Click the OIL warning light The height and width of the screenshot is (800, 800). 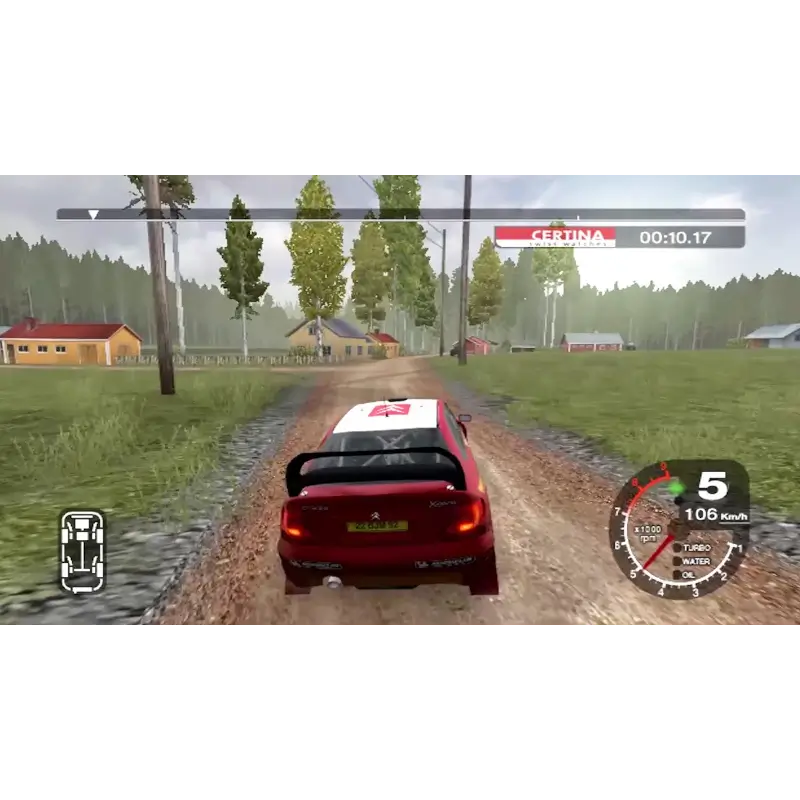coord(677,574)
